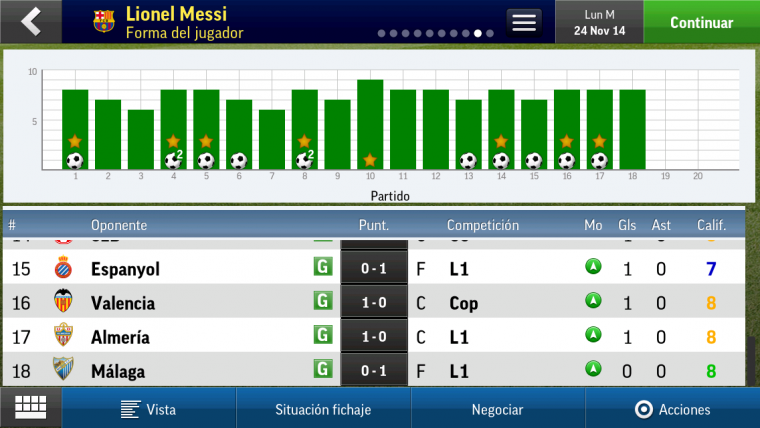Screen dimensions: 760x428
Task: Open the hamburger menu
Action: 523,22
